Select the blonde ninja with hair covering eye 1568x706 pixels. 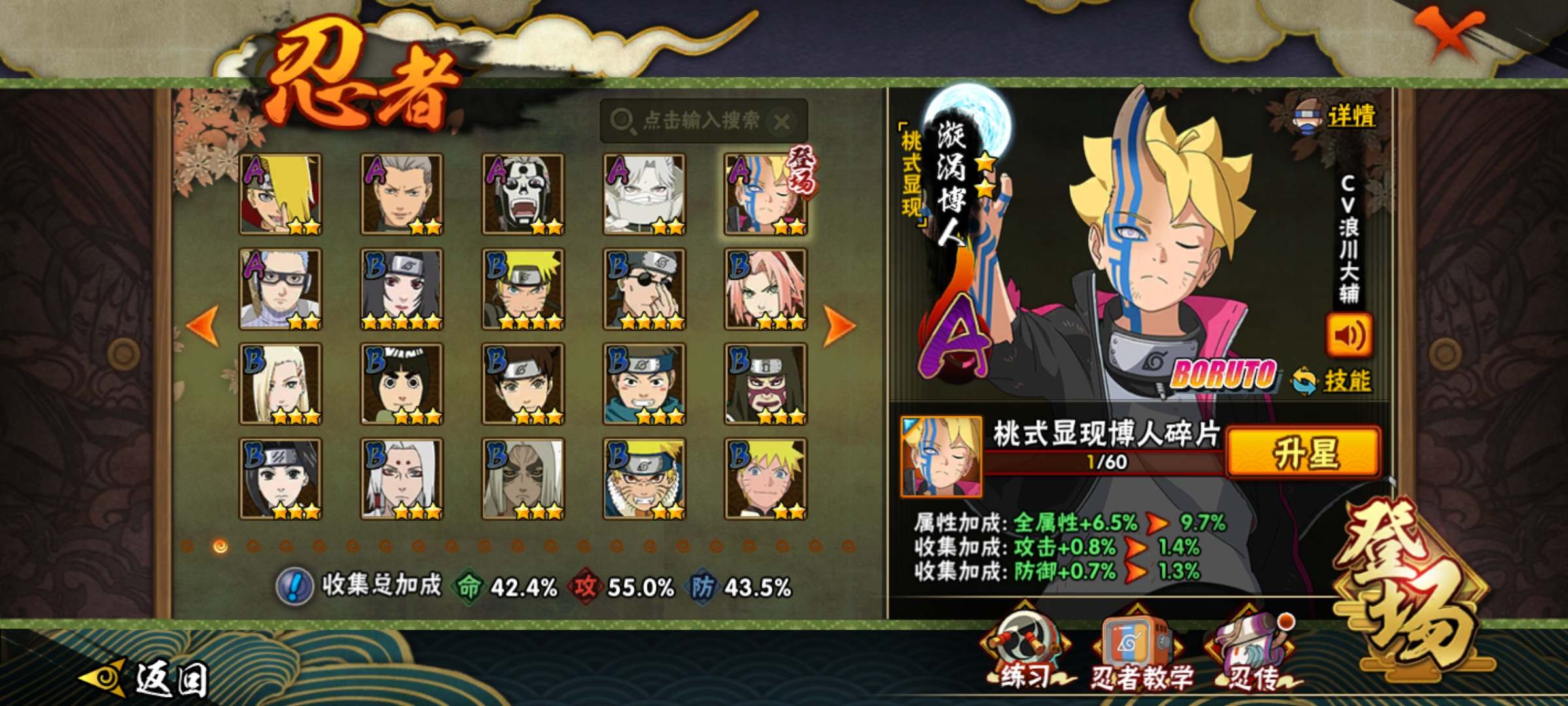tap(281, 194)
